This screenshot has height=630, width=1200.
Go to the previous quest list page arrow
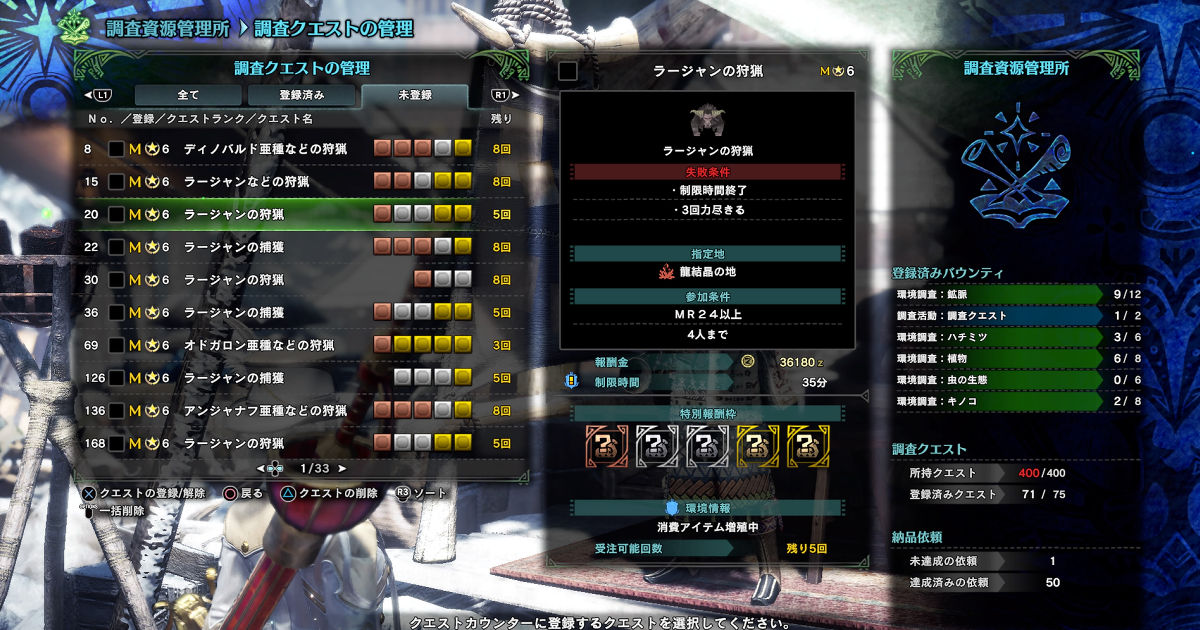(260, 468)
